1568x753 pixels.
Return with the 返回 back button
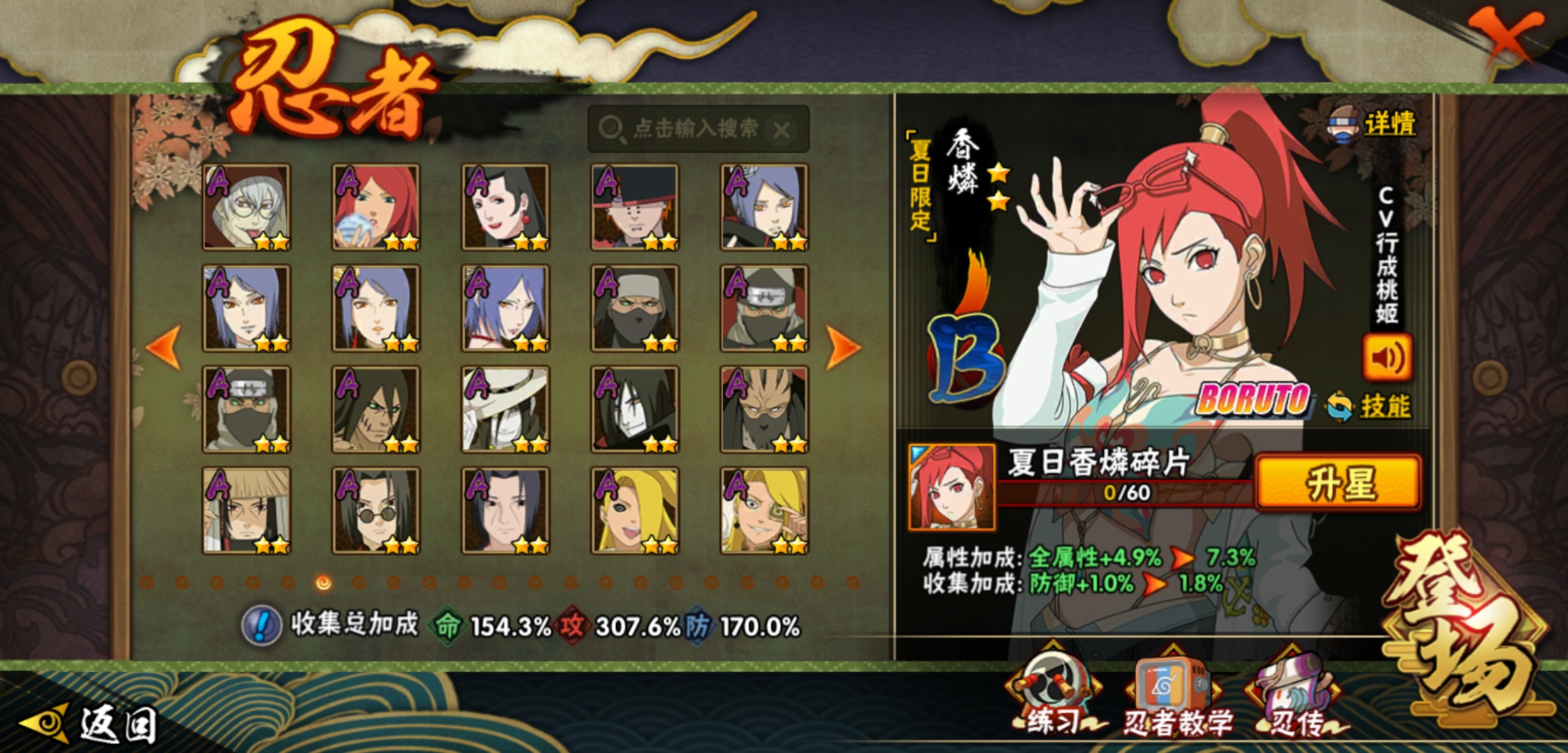(91, 724)
